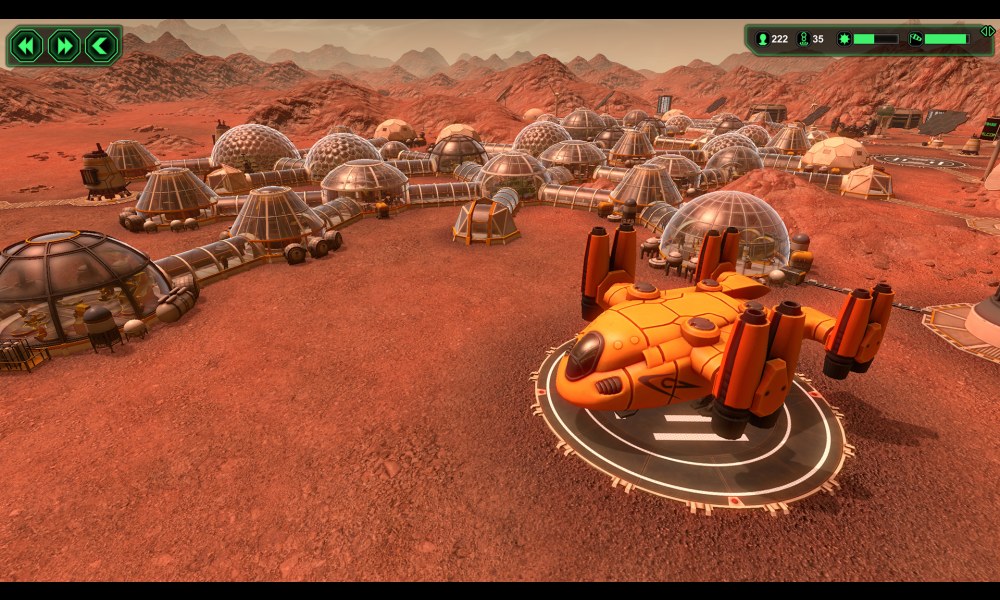Click the colonist population icon
1000x600 pixels.
(x=763, y=39)
